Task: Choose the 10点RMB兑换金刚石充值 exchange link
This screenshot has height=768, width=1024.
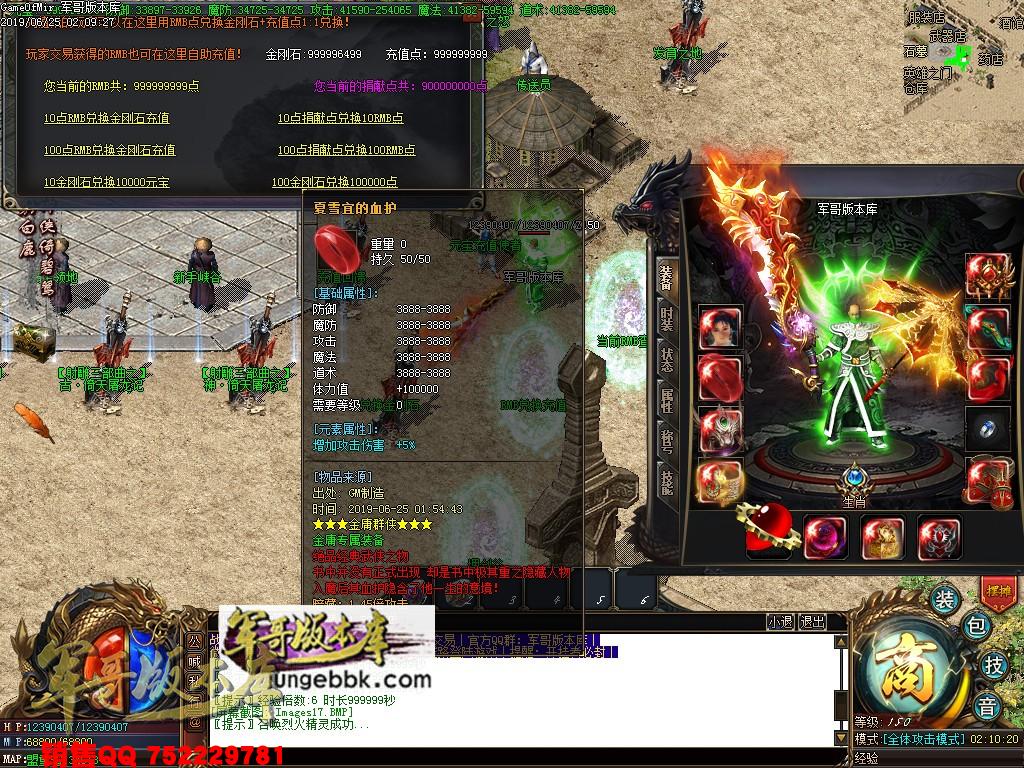Action: coord(106,118)
